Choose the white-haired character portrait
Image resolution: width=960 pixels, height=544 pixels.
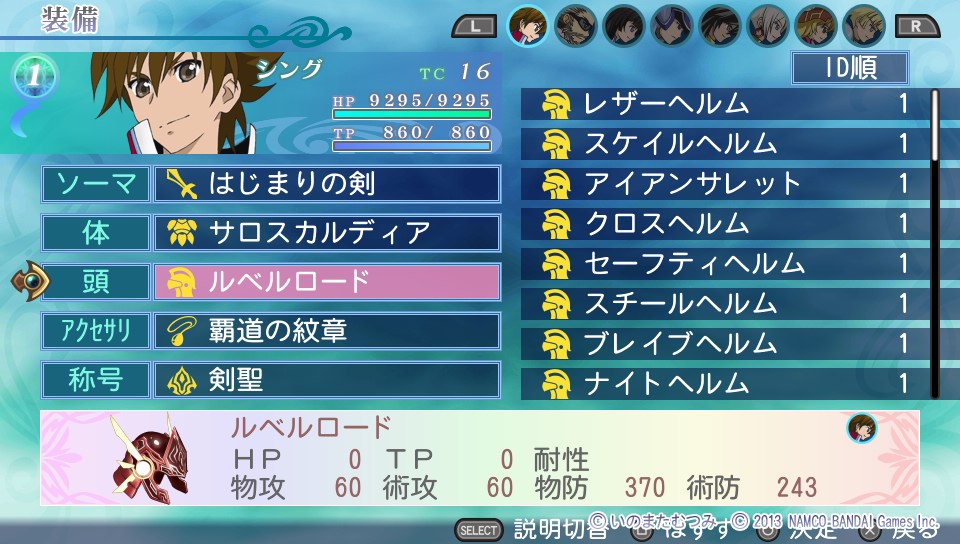click(768, 25)
